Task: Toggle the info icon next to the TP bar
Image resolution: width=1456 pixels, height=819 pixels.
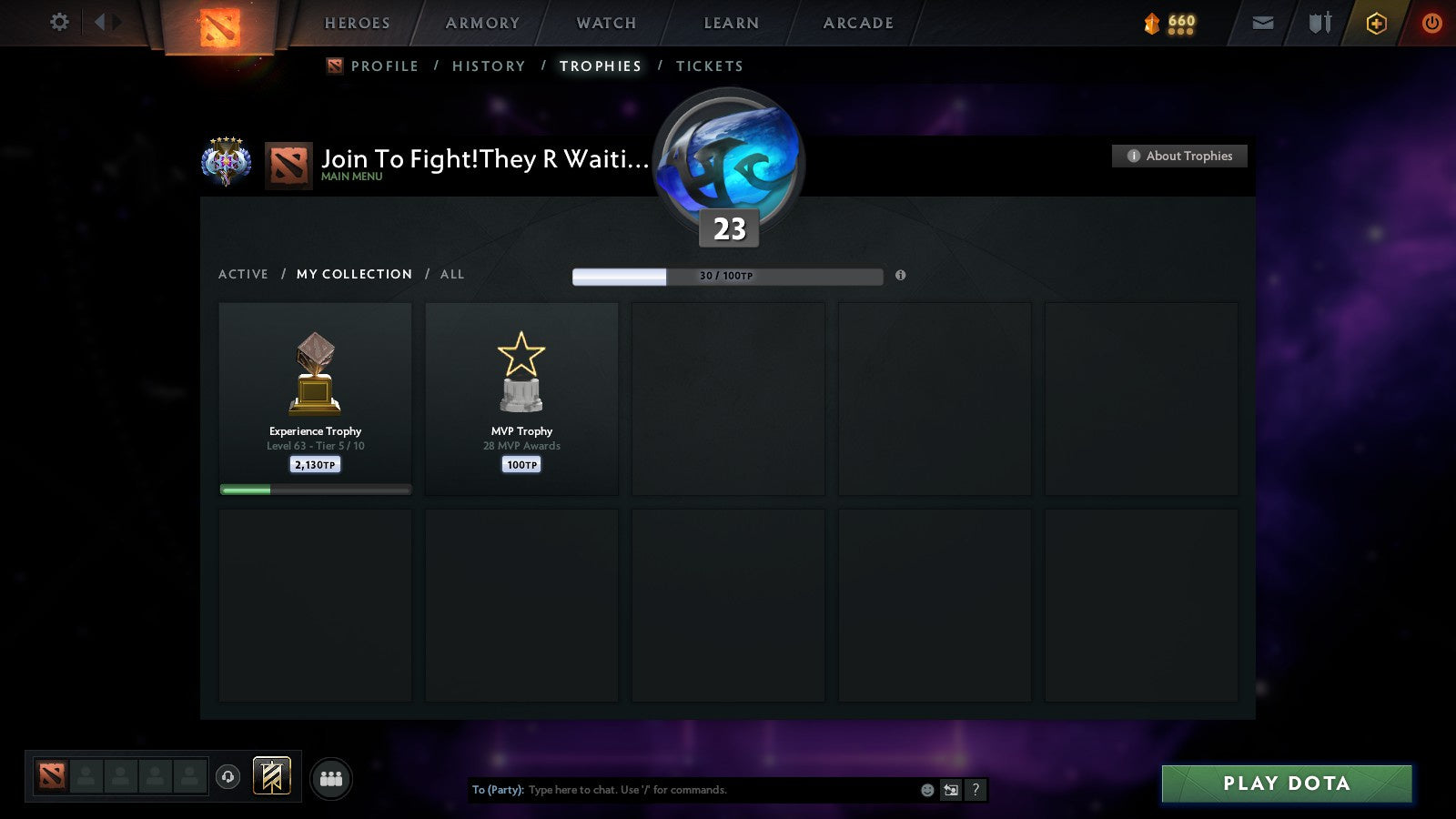Action: click(x=901, y=275)
